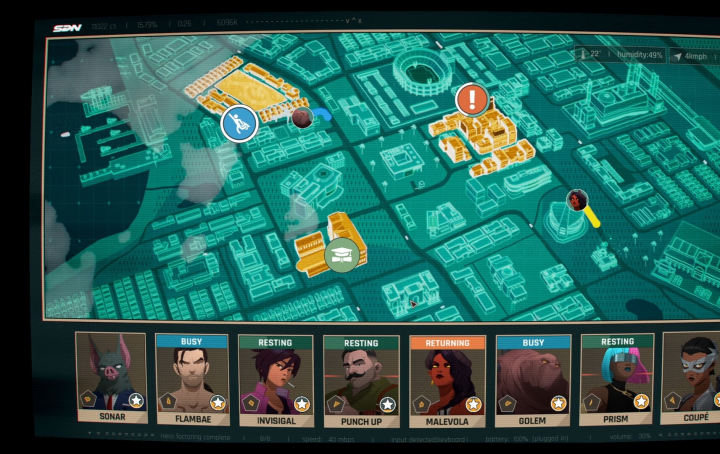Click the hero portrait beside the blue marker
This screenshot has height=454, width=720.
tap(302, 118)
